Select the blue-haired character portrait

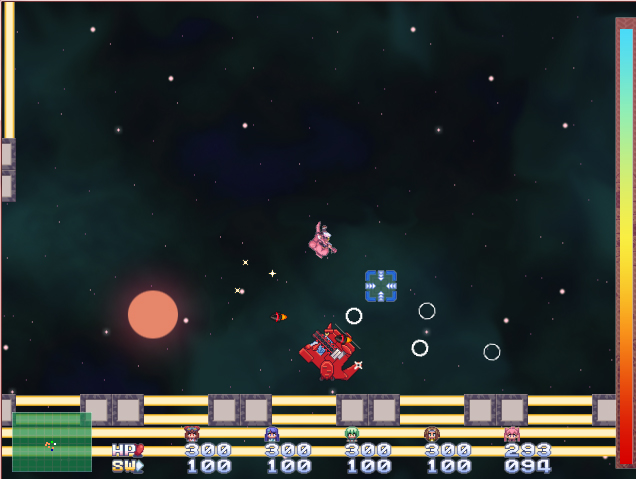tap(271, 434)
